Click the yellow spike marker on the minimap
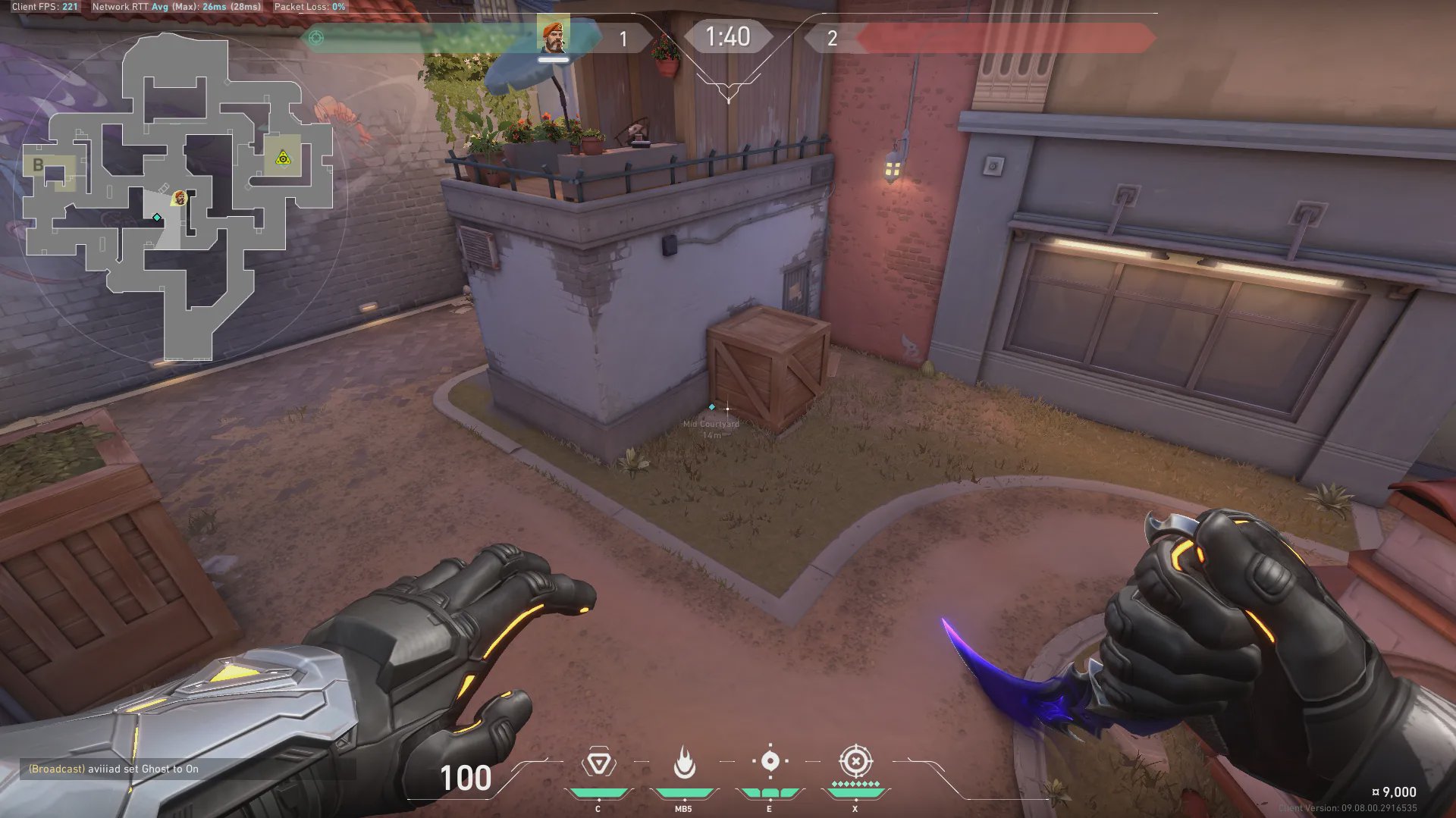The width and height of the screenshot is (1456, 818). click(283, 158)
